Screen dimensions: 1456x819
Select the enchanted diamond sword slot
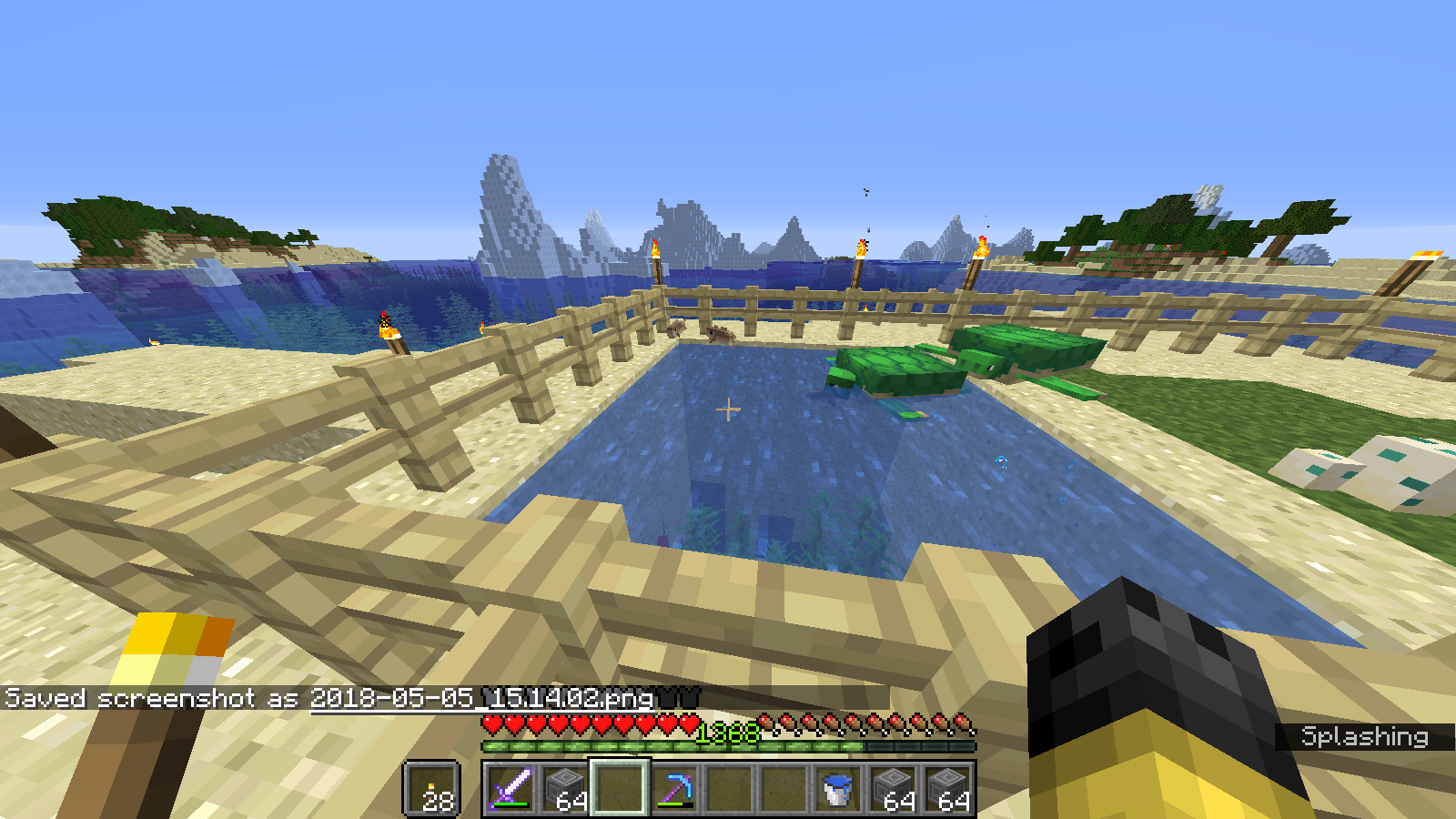click(x=511, y=788)
